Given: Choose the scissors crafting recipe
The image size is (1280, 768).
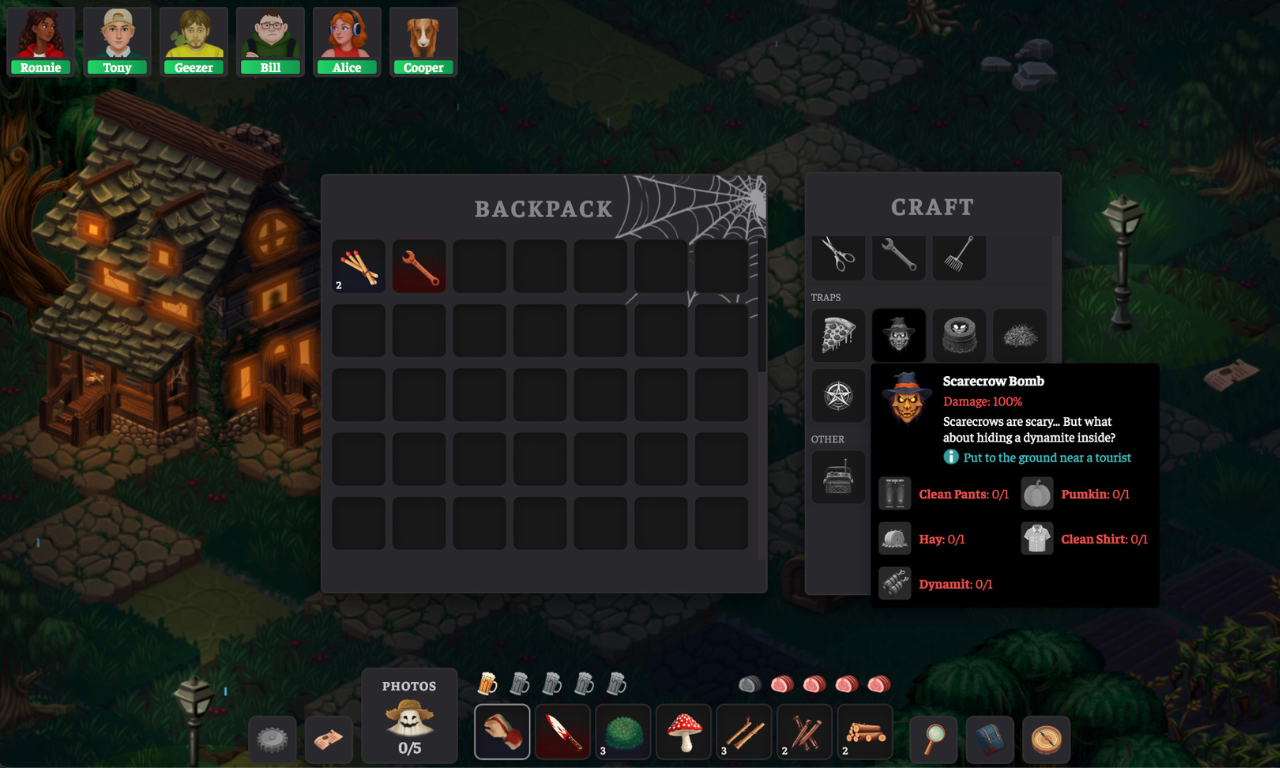Looking at the screenshot, I should pyautogui.click(x=838, y=255).
